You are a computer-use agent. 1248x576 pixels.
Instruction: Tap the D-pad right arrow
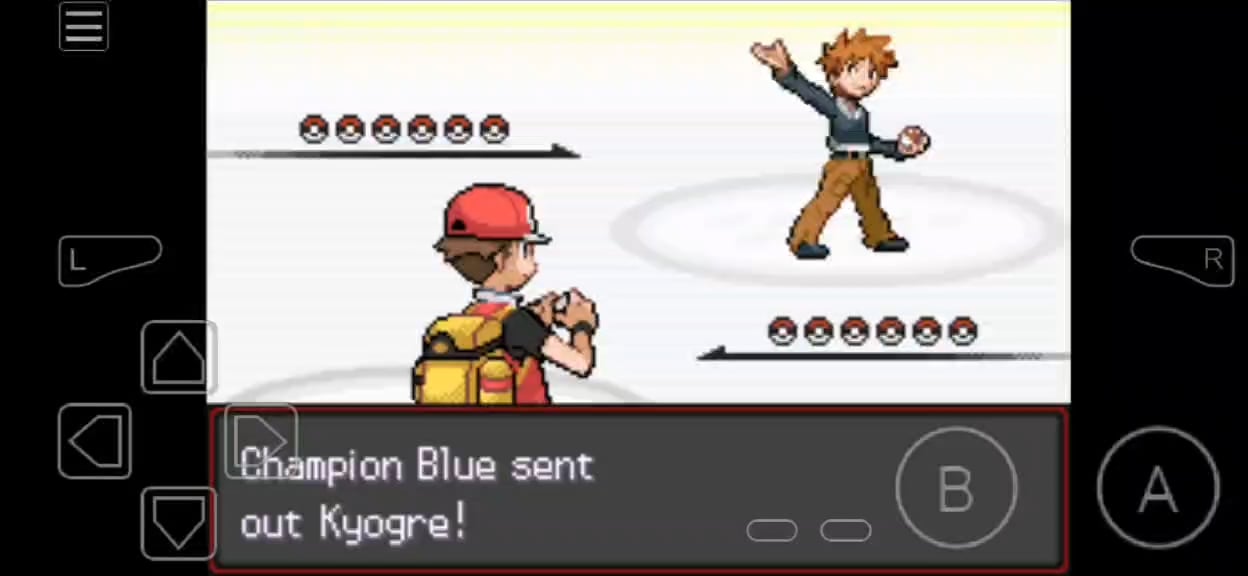(x=261, y=440)
